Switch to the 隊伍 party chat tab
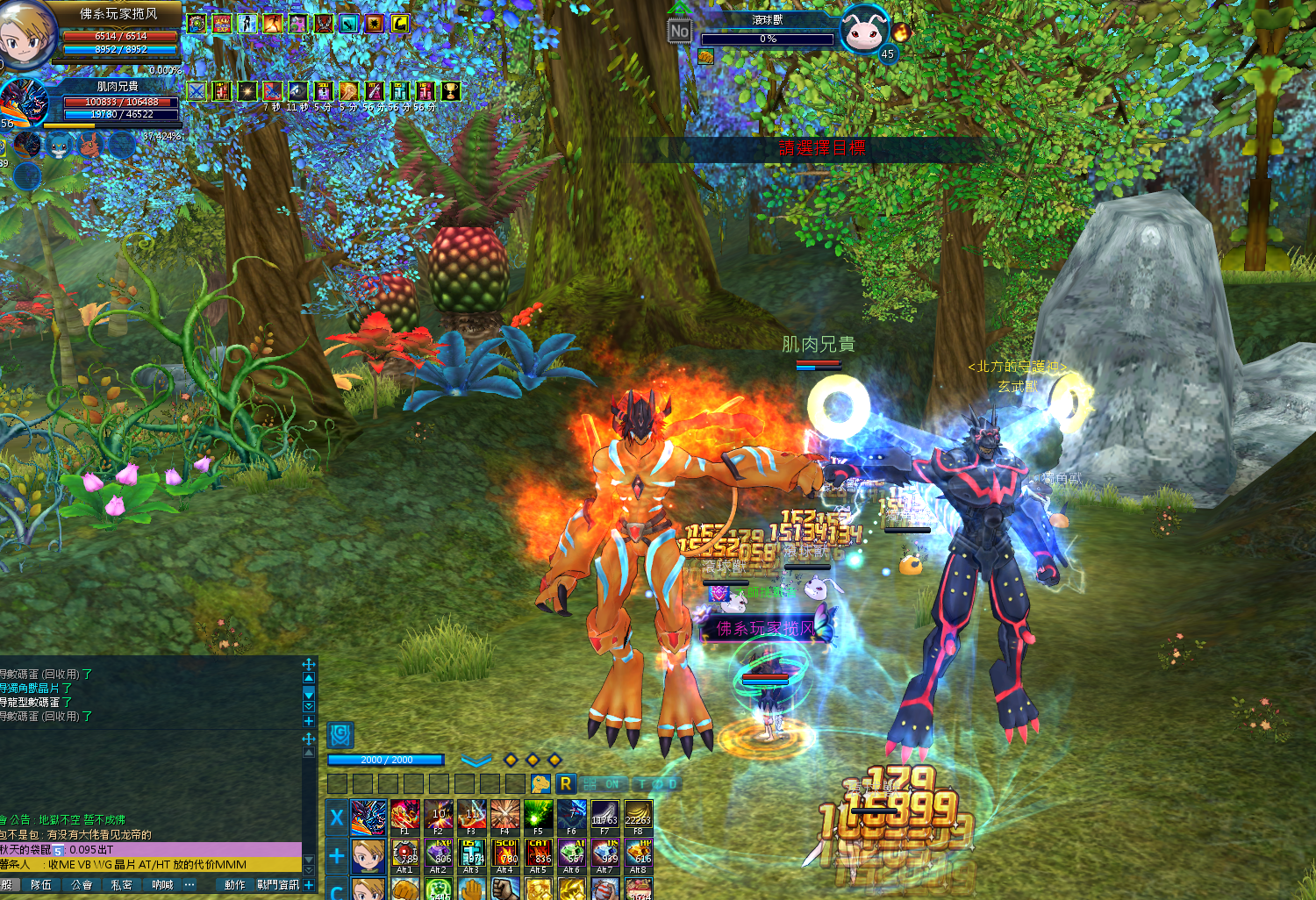 point(41,885)
